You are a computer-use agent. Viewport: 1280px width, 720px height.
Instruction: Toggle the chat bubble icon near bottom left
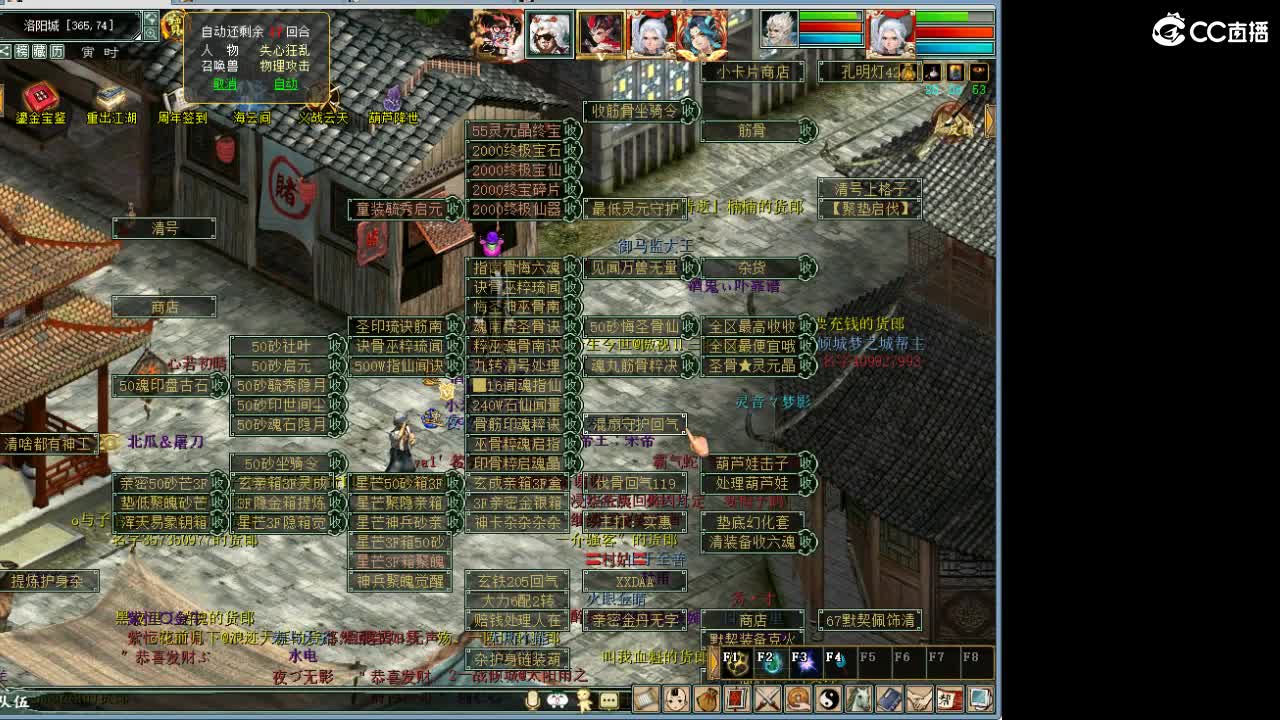[x=607, y=700]
